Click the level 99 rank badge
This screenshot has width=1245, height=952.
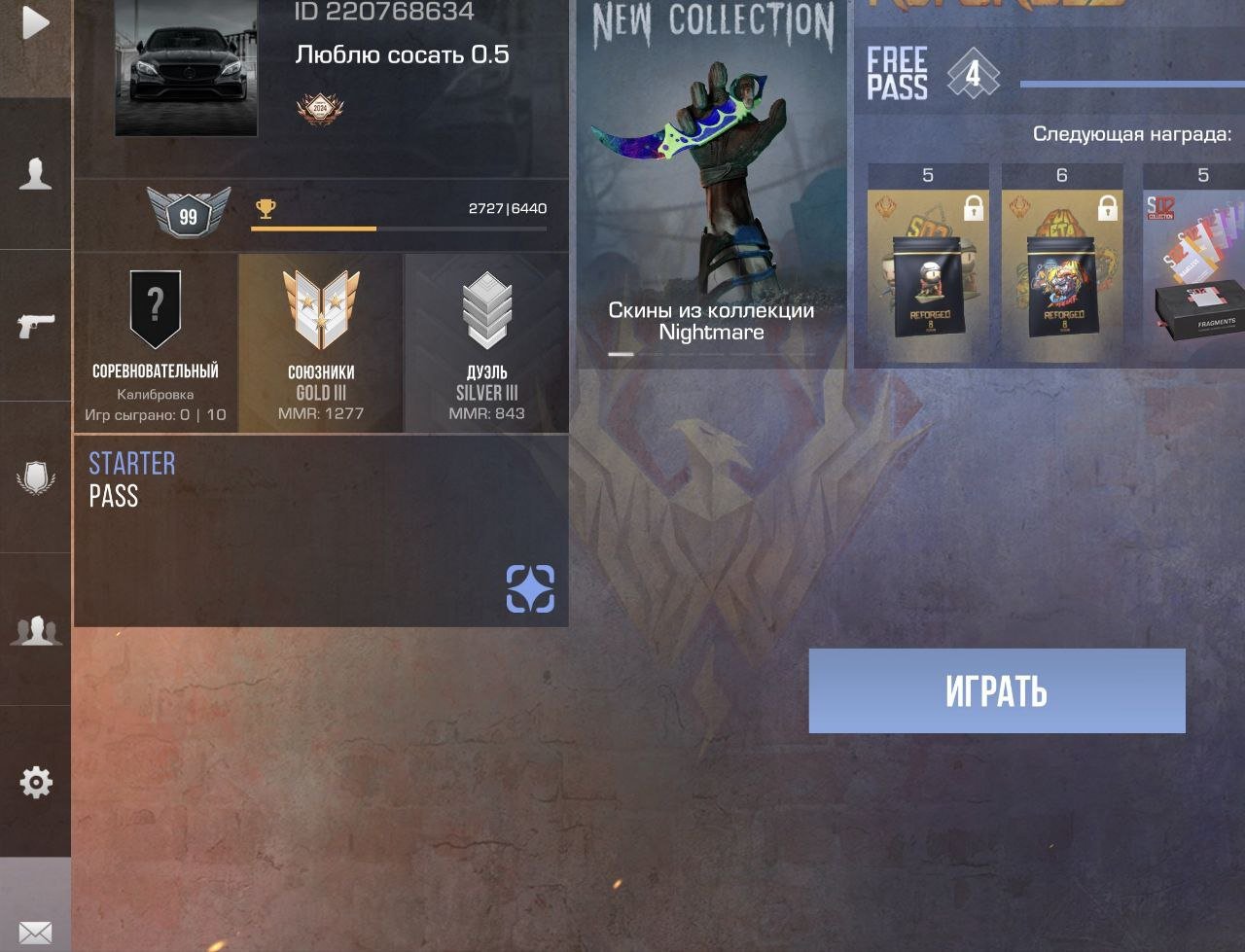click(x=188, y=214)
